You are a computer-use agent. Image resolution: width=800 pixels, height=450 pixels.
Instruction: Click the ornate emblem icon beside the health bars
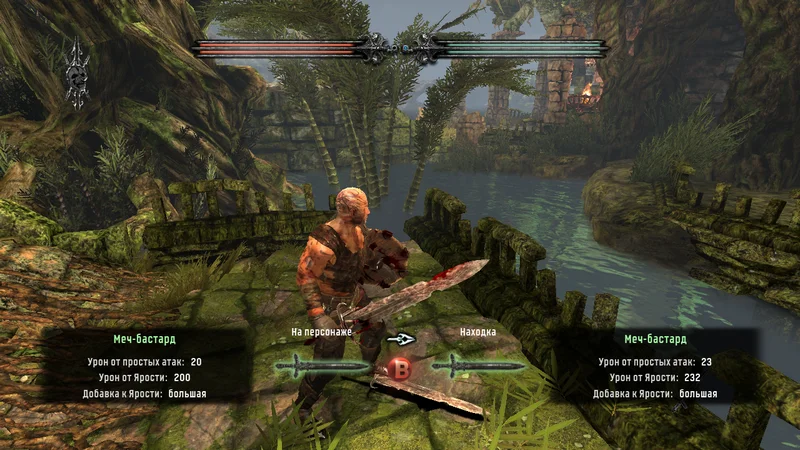pos(77,73)
